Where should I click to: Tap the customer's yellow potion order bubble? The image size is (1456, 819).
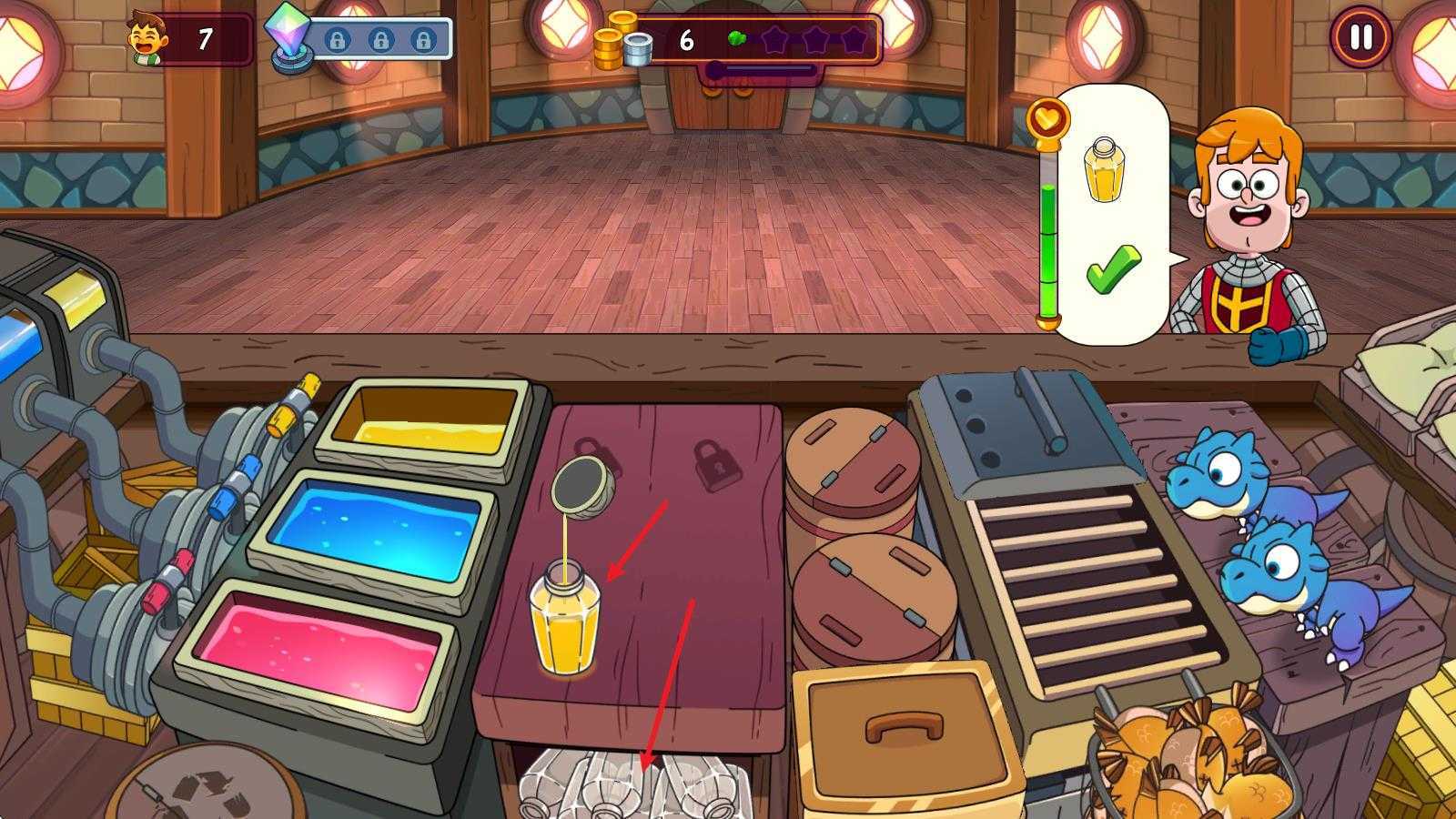[1108, 214]
